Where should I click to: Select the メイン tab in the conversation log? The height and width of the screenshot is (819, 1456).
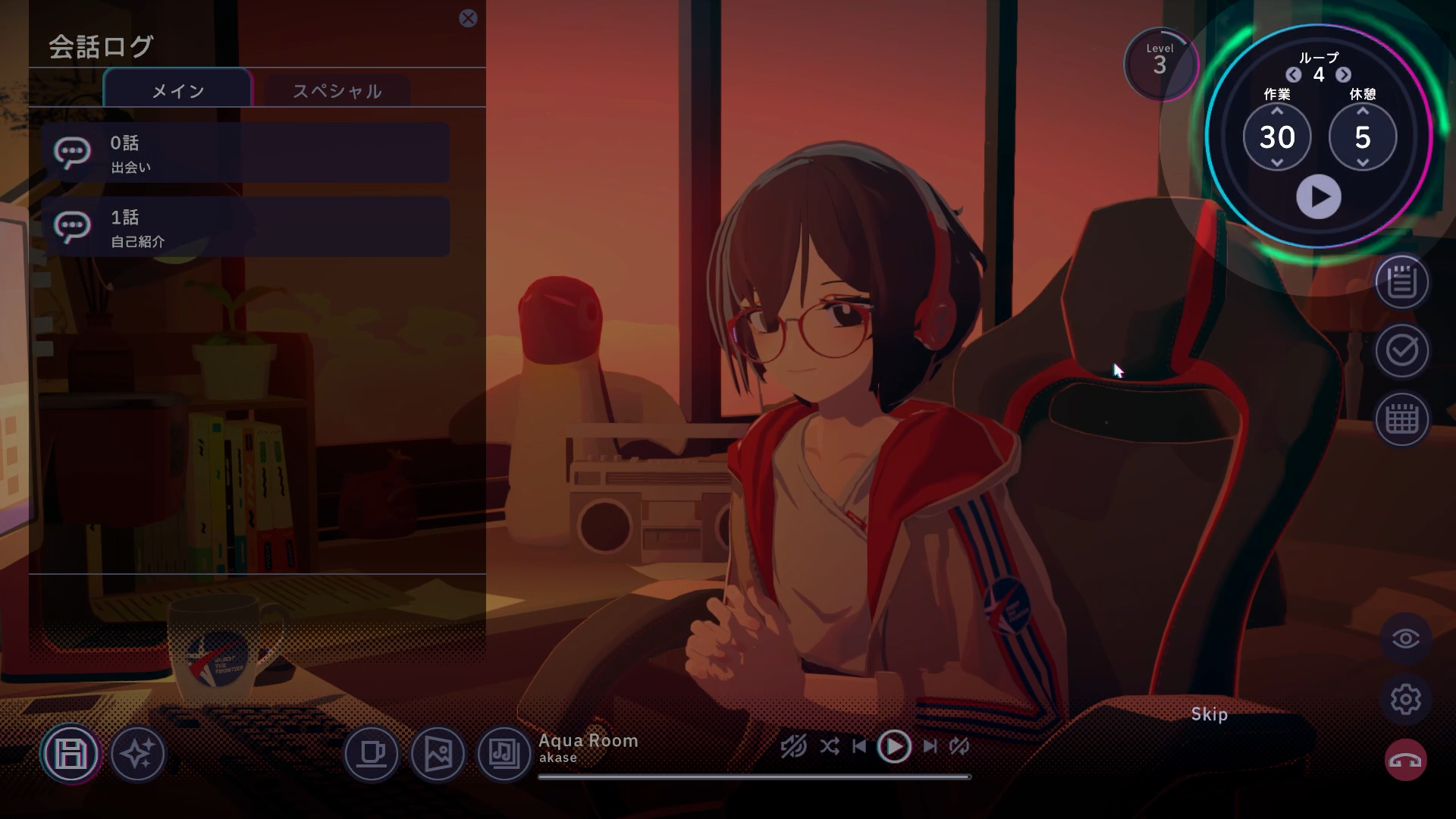(177, 90)
